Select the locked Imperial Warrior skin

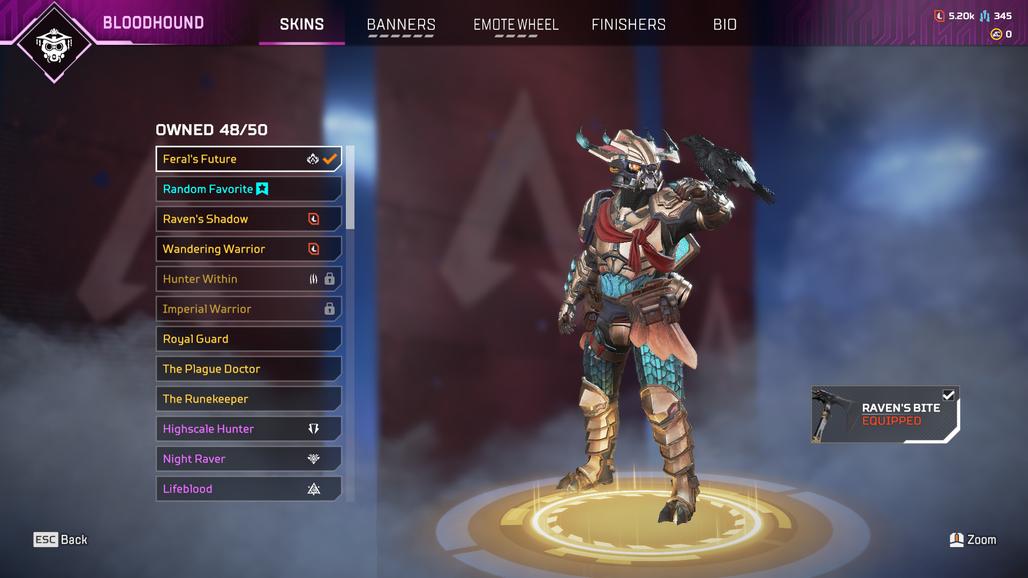pyautogui.click(x=249, y=309)
